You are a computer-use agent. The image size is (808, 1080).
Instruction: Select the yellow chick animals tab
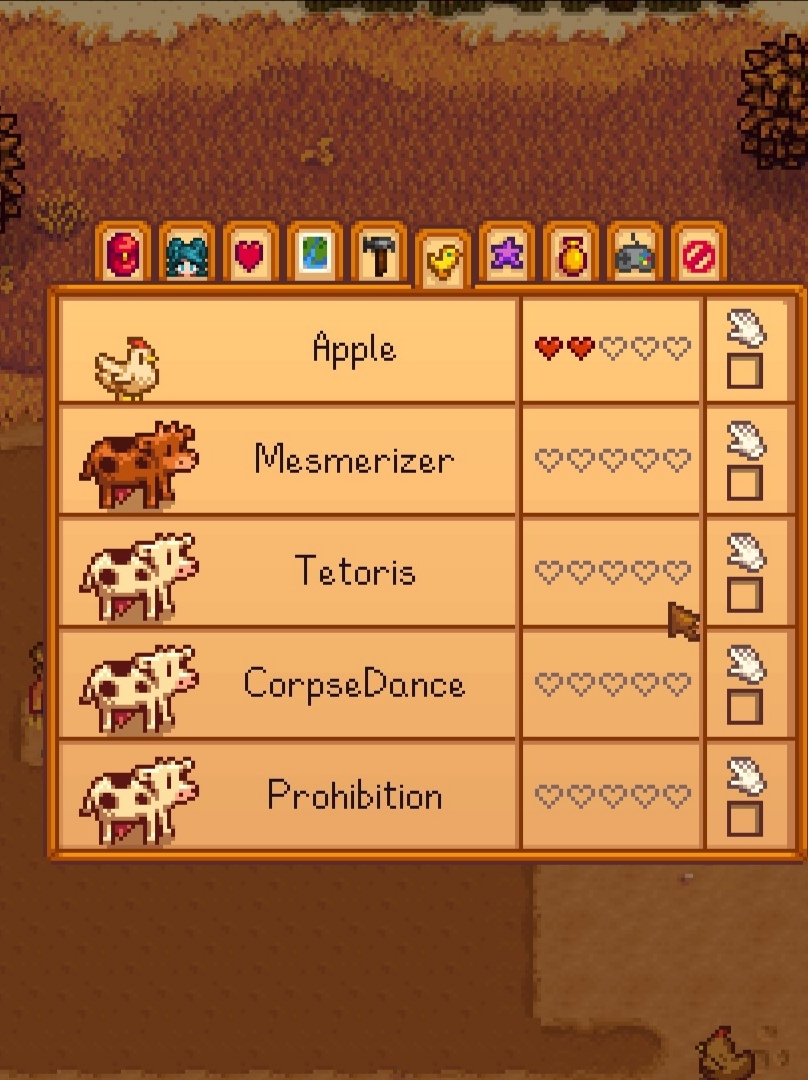point(443,262)
